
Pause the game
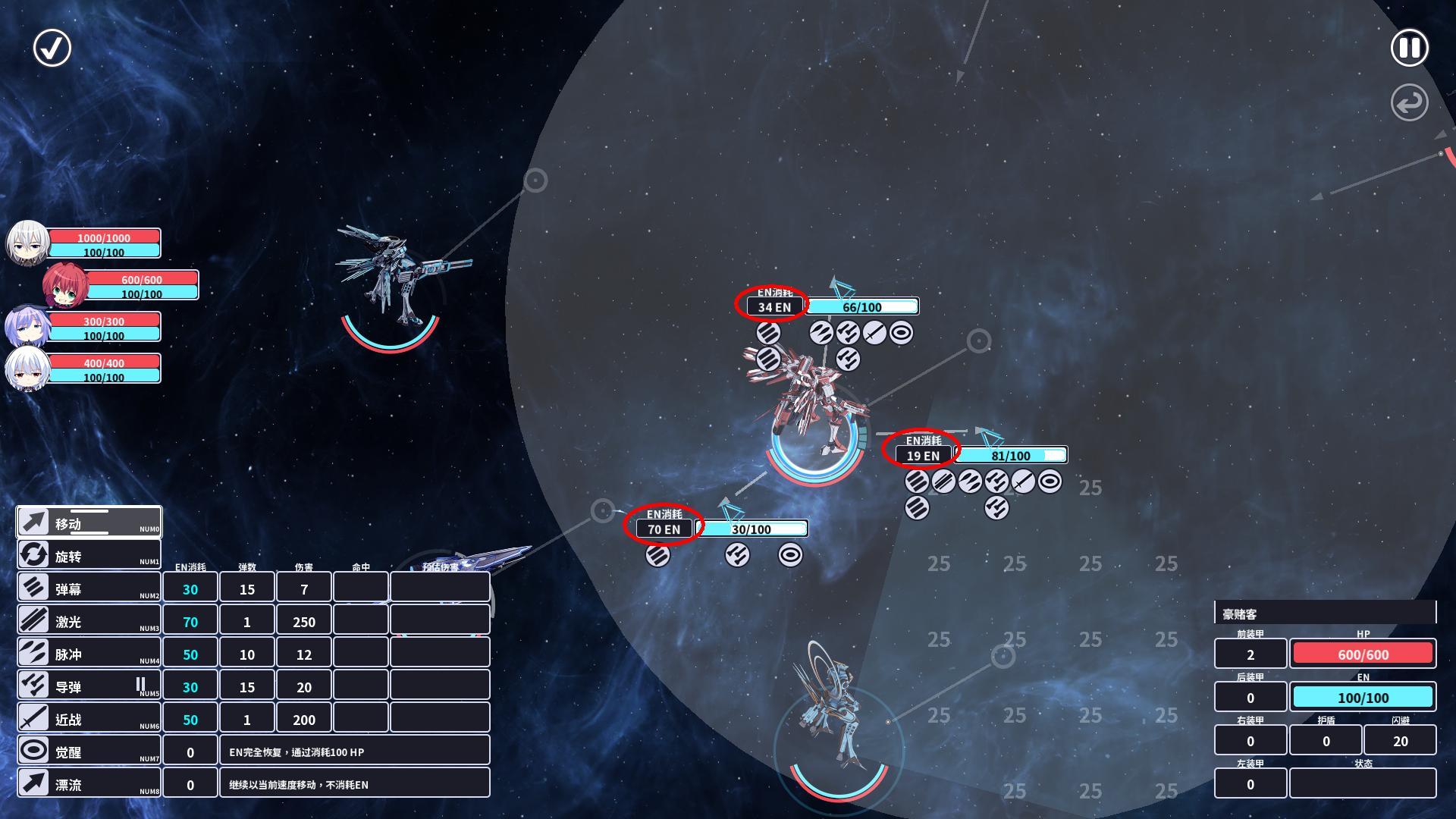point(1409,49)
